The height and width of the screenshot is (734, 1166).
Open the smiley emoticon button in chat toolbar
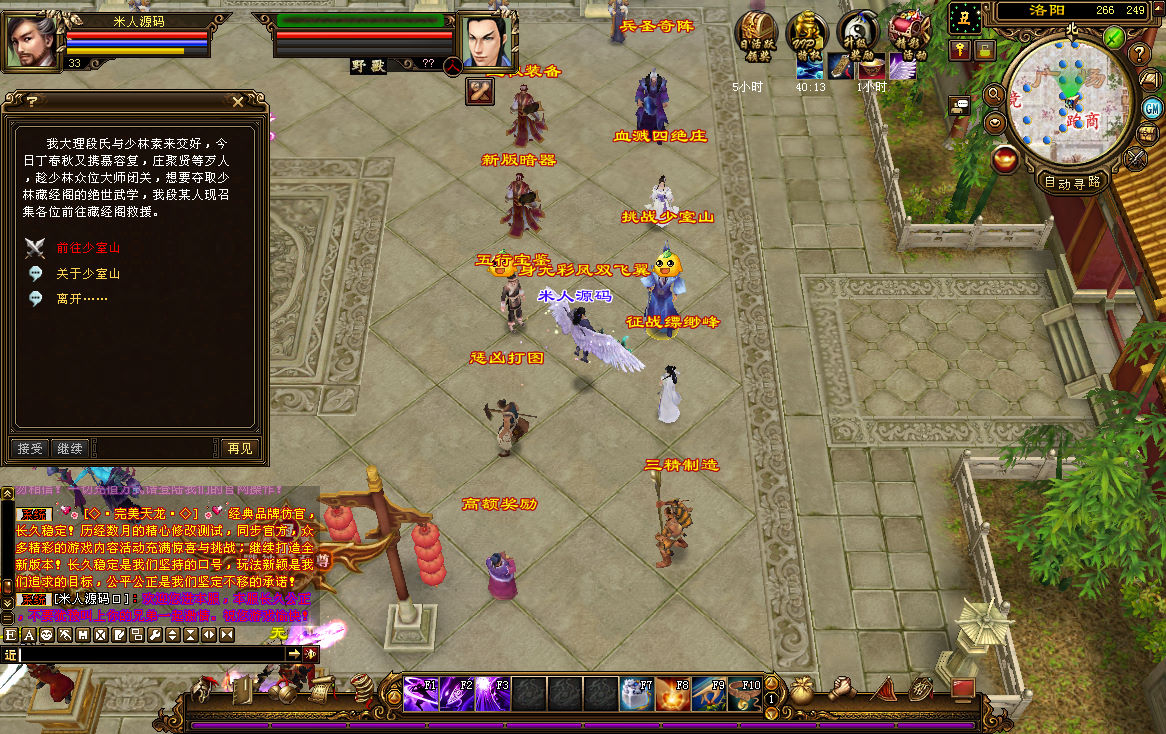pos(45,635)
